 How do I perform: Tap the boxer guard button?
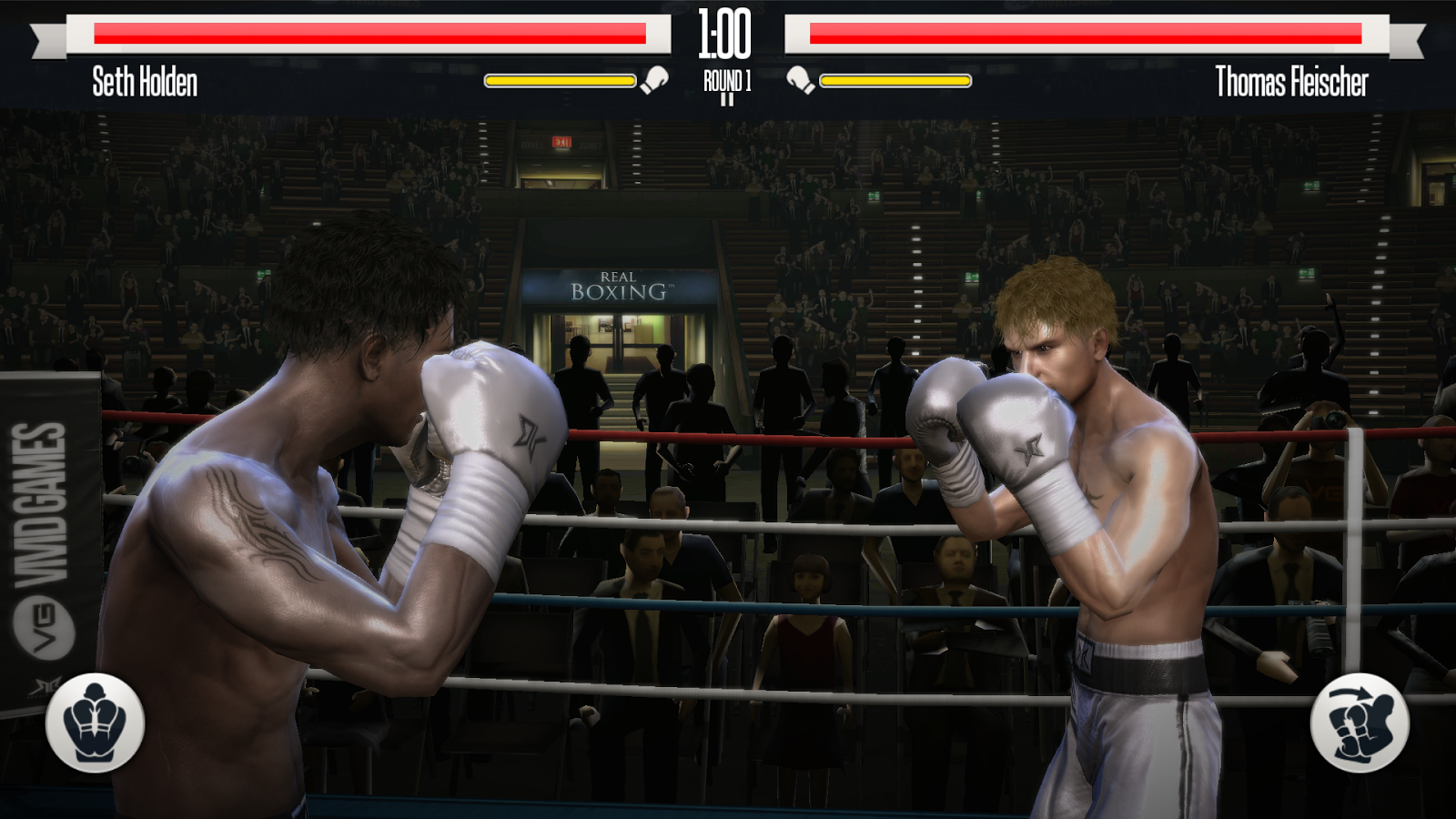click(x=95, y=723)
